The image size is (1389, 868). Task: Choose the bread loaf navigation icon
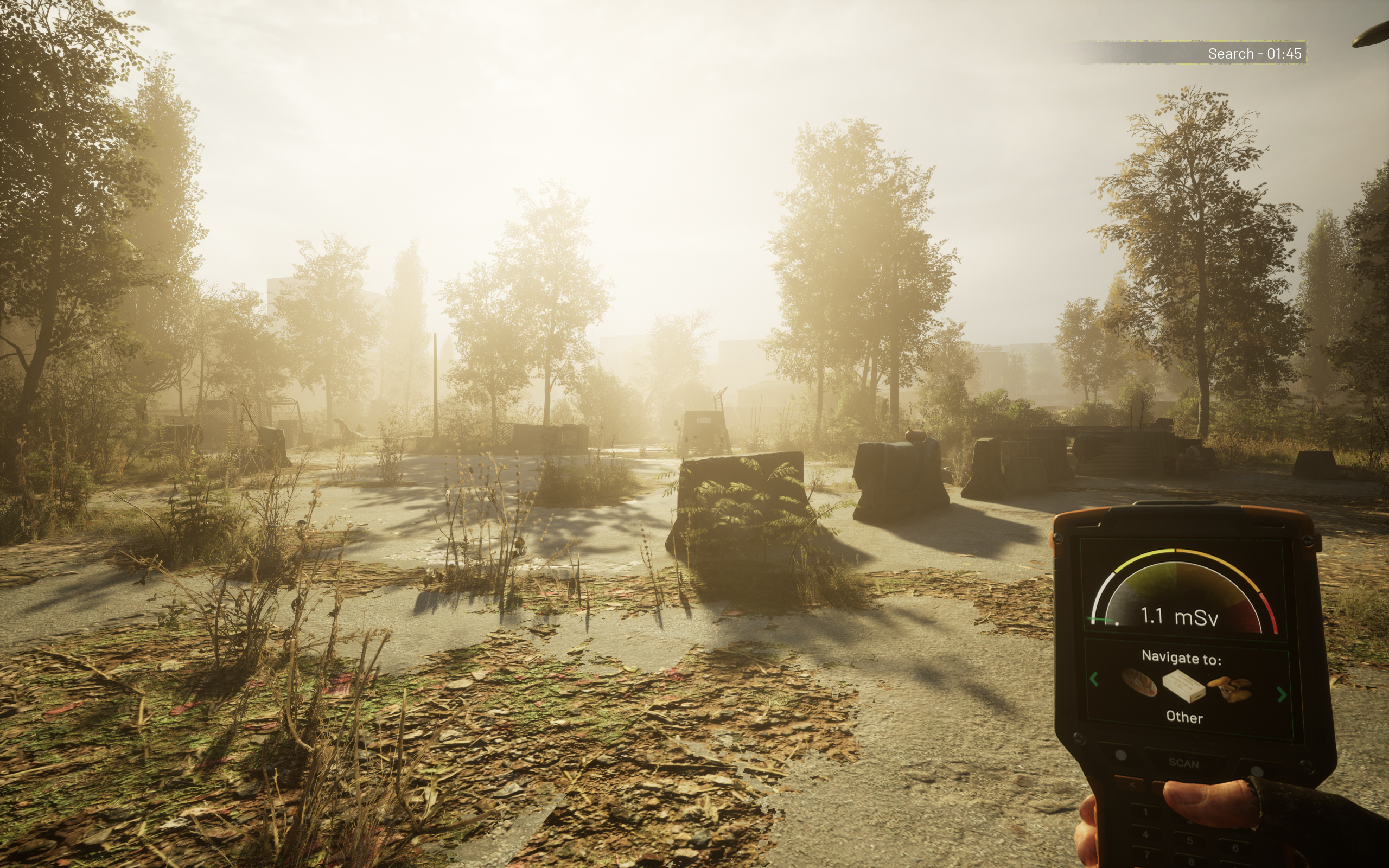(x=1139, y=682)
